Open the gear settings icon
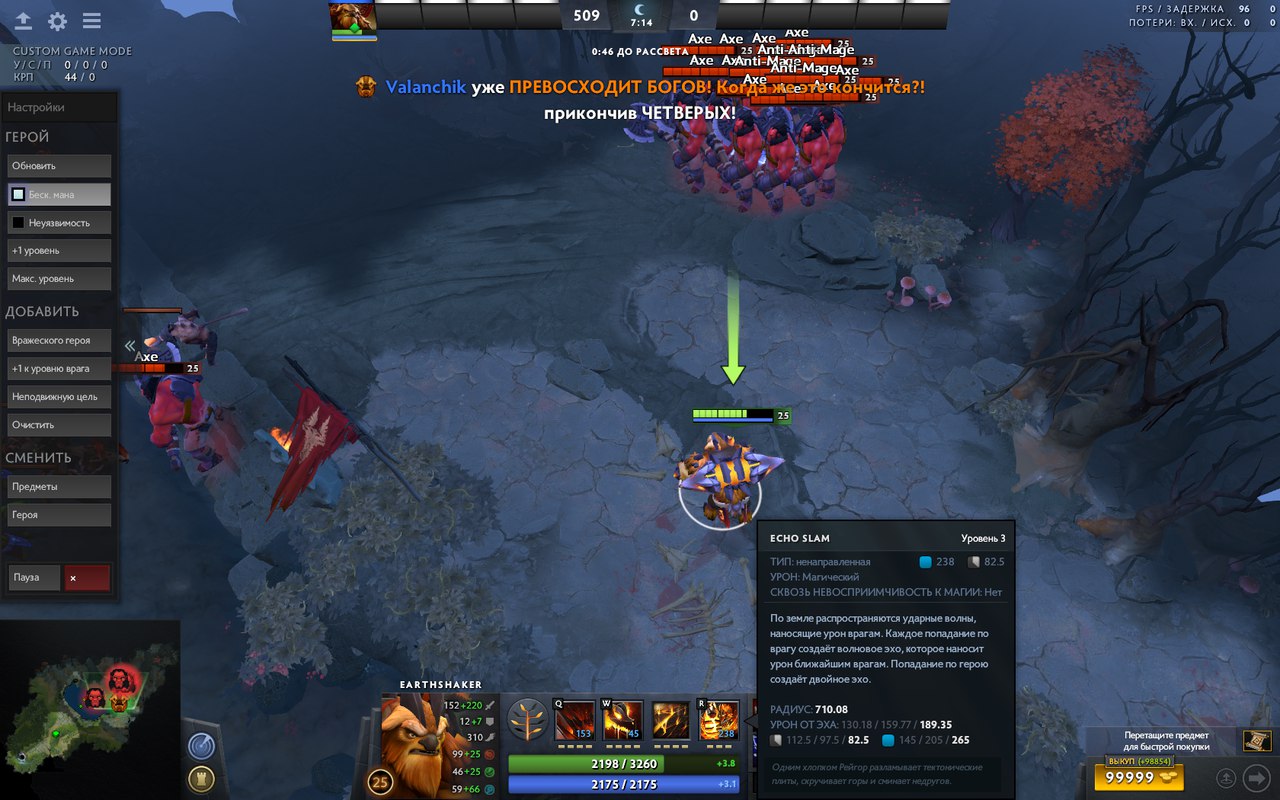This screenshot has height=800, width=1280. [x=58, y=21]
